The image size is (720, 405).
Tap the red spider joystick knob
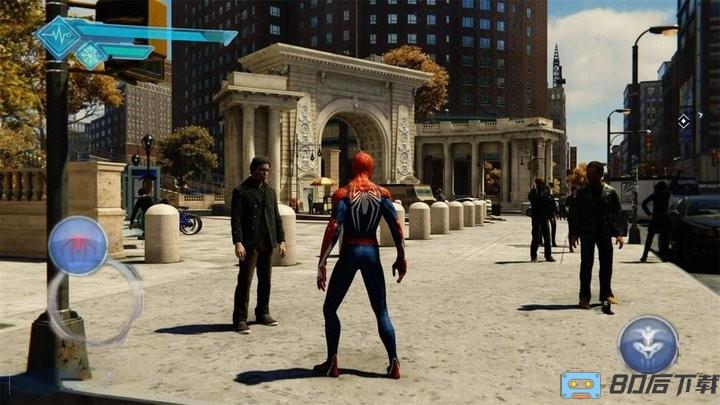pos(78,245)
